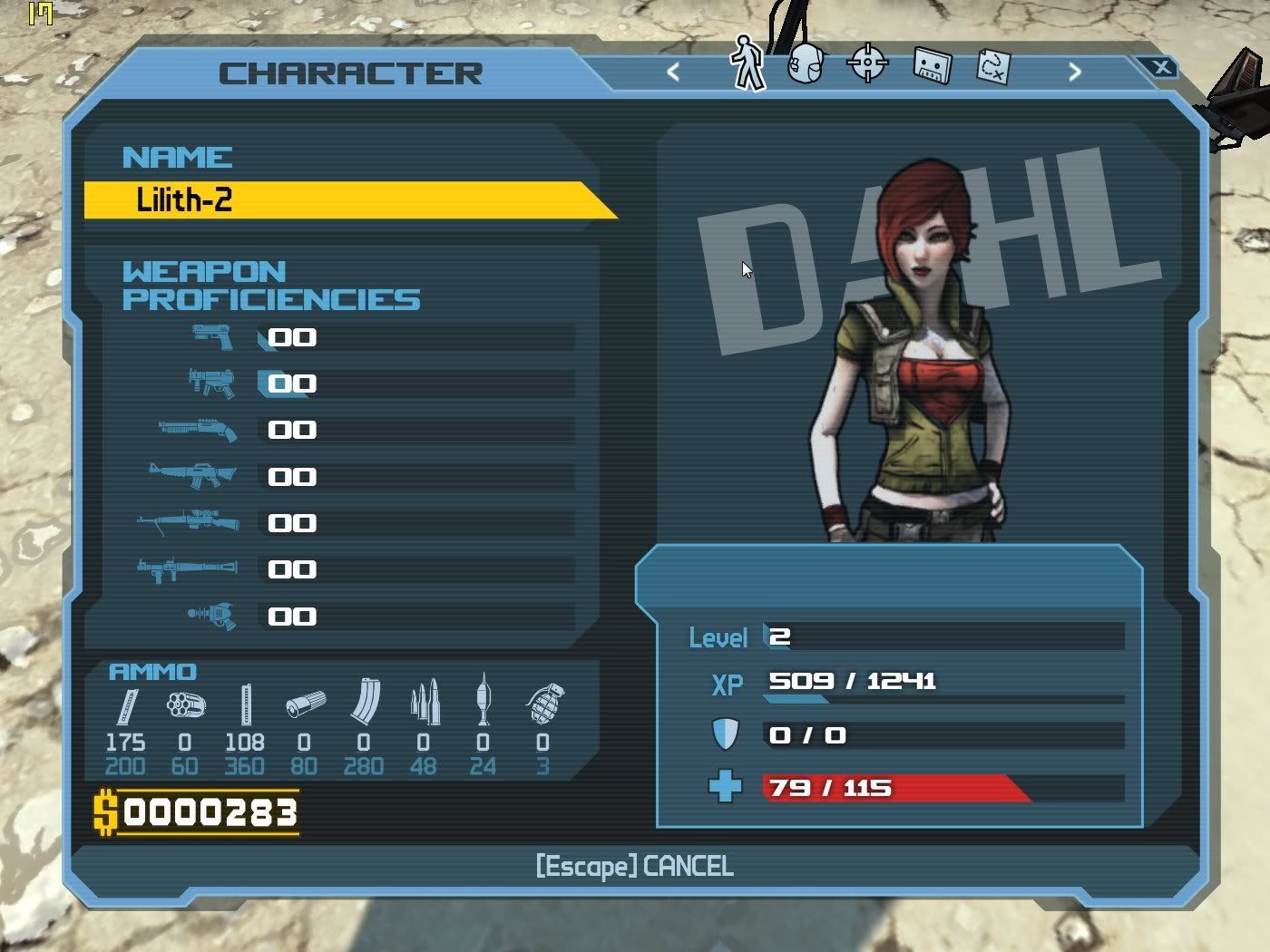Open the backpack inventory tab
Image resolution: width=1270 pixels, height=952 pixels.
click(x=806, y=64)
